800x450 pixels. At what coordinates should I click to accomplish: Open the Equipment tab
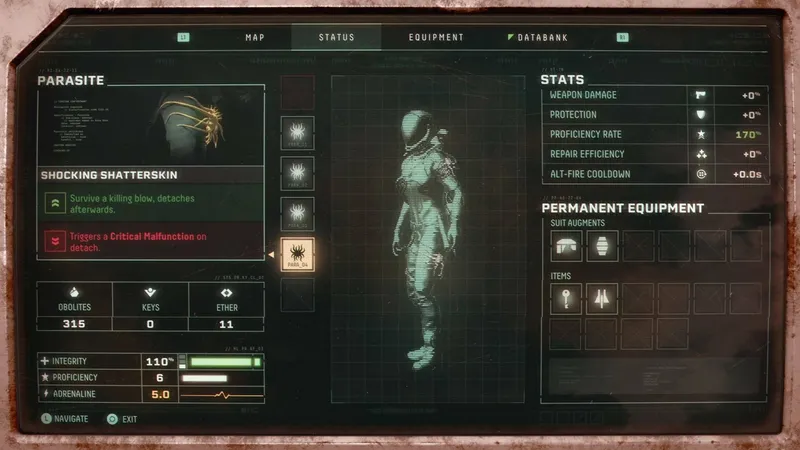tap(436, 38)
